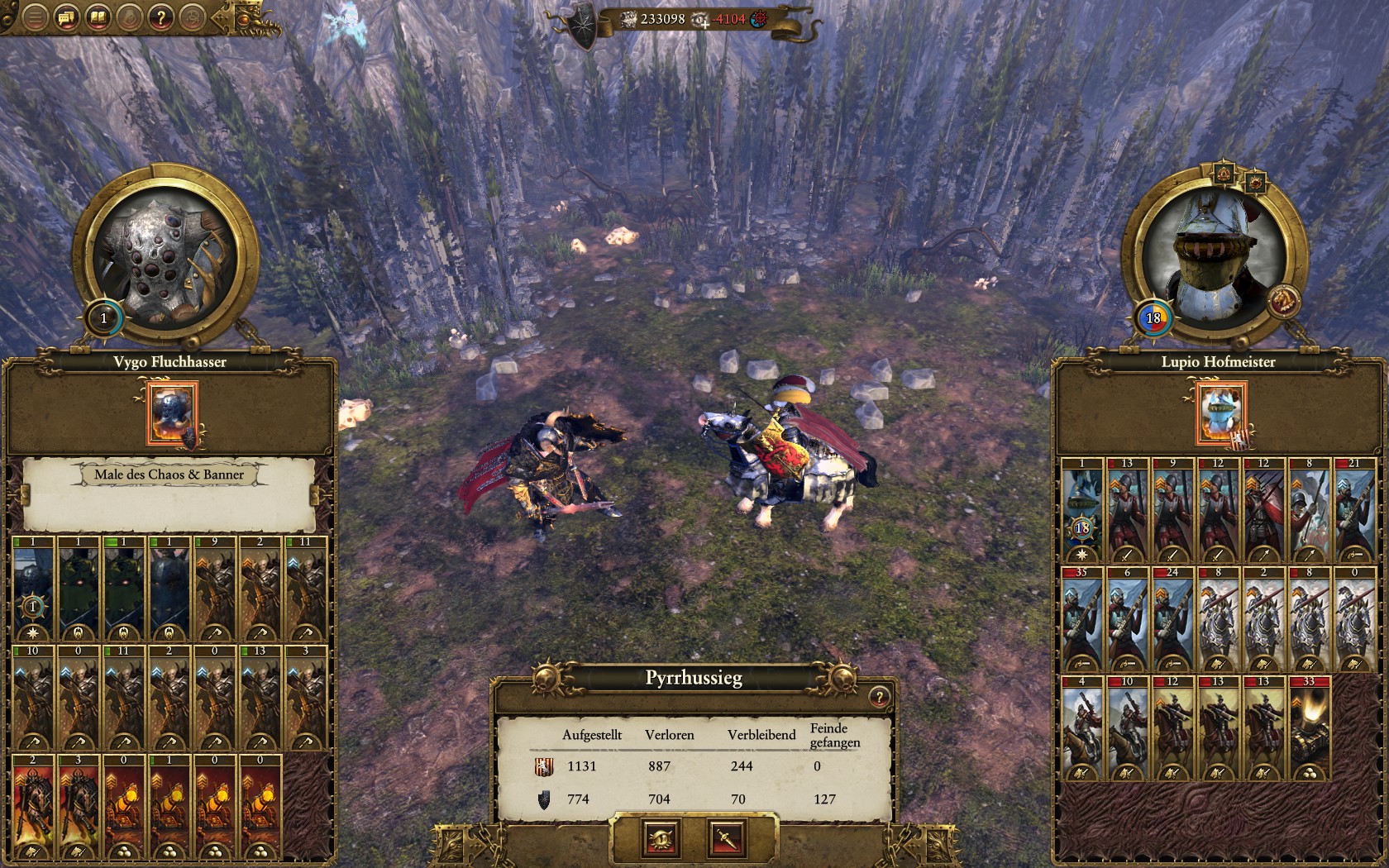1389x868 pixels.
Task: Select the knight cavalry card showing 0 kills
Action: coord(1354,618)
